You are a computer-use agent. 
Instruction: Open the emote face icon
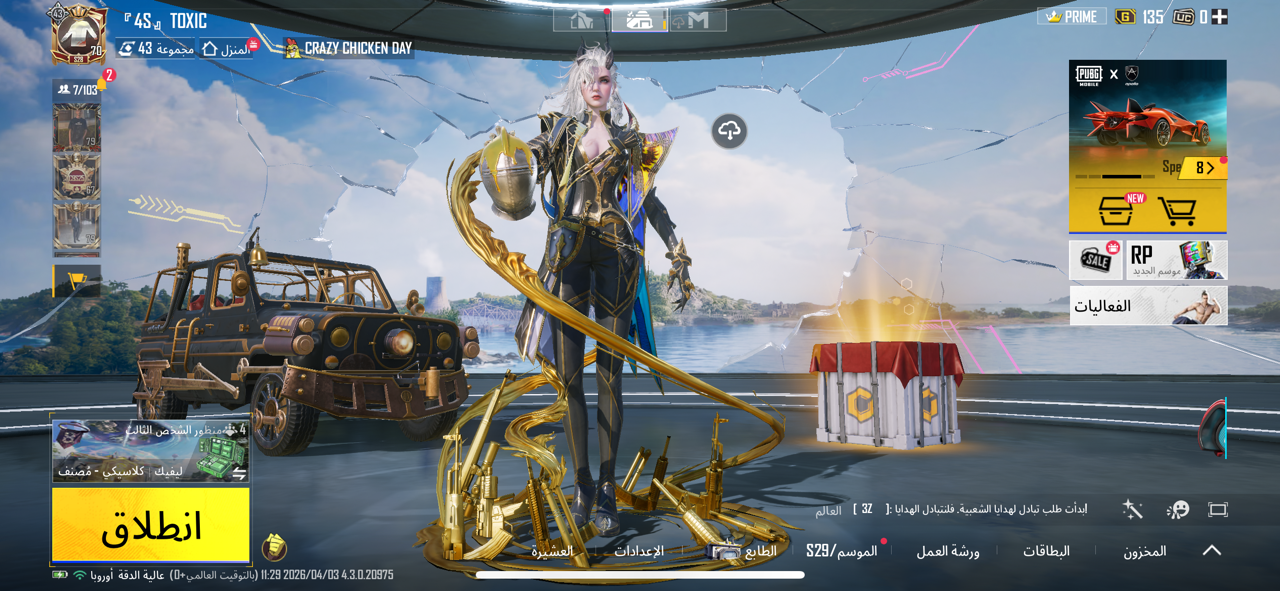1177,510
